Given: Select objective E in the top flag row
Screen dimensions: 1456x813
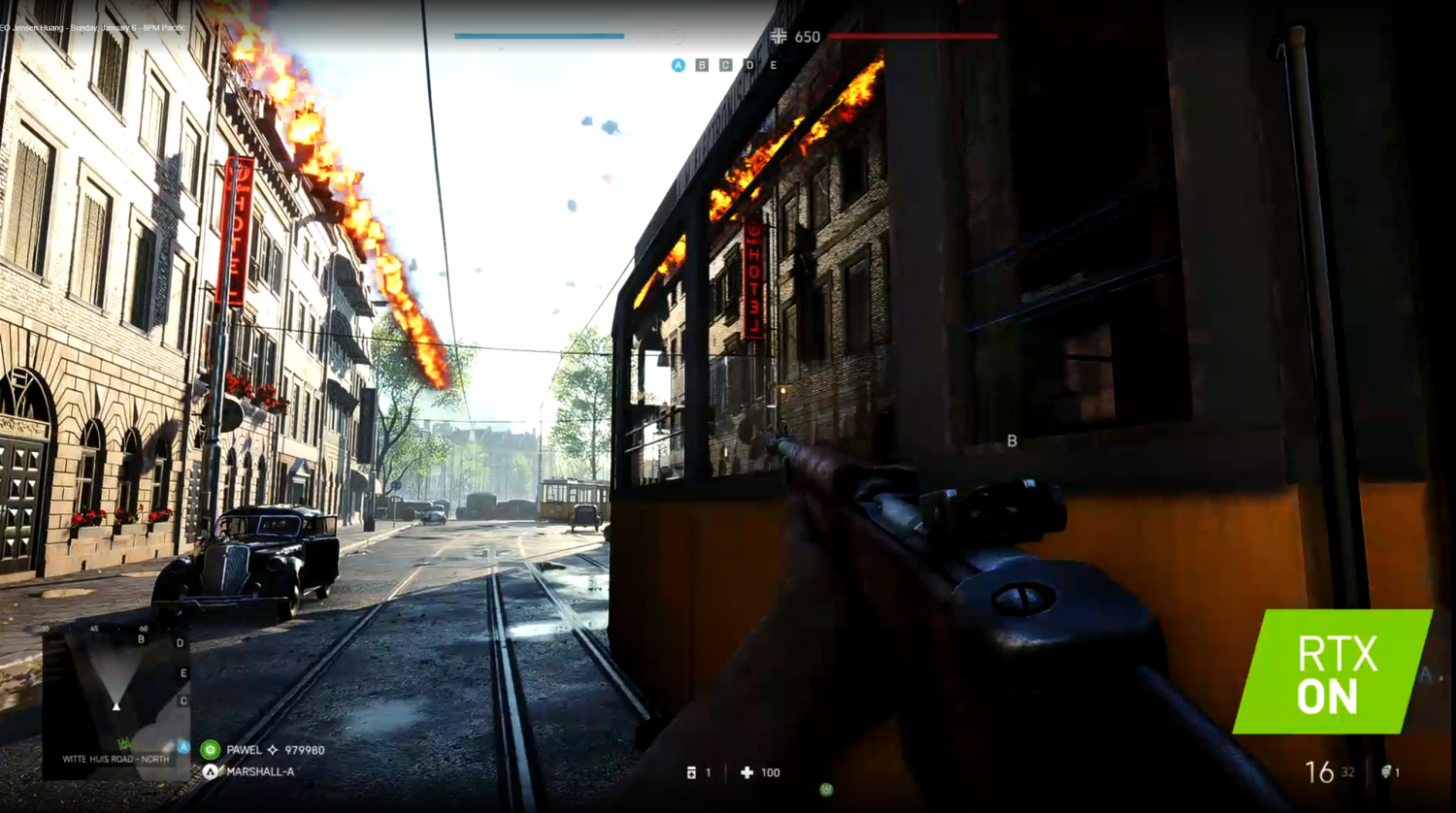Looking at the screenshot, I should pyautogui.click(x=773, y=65).
